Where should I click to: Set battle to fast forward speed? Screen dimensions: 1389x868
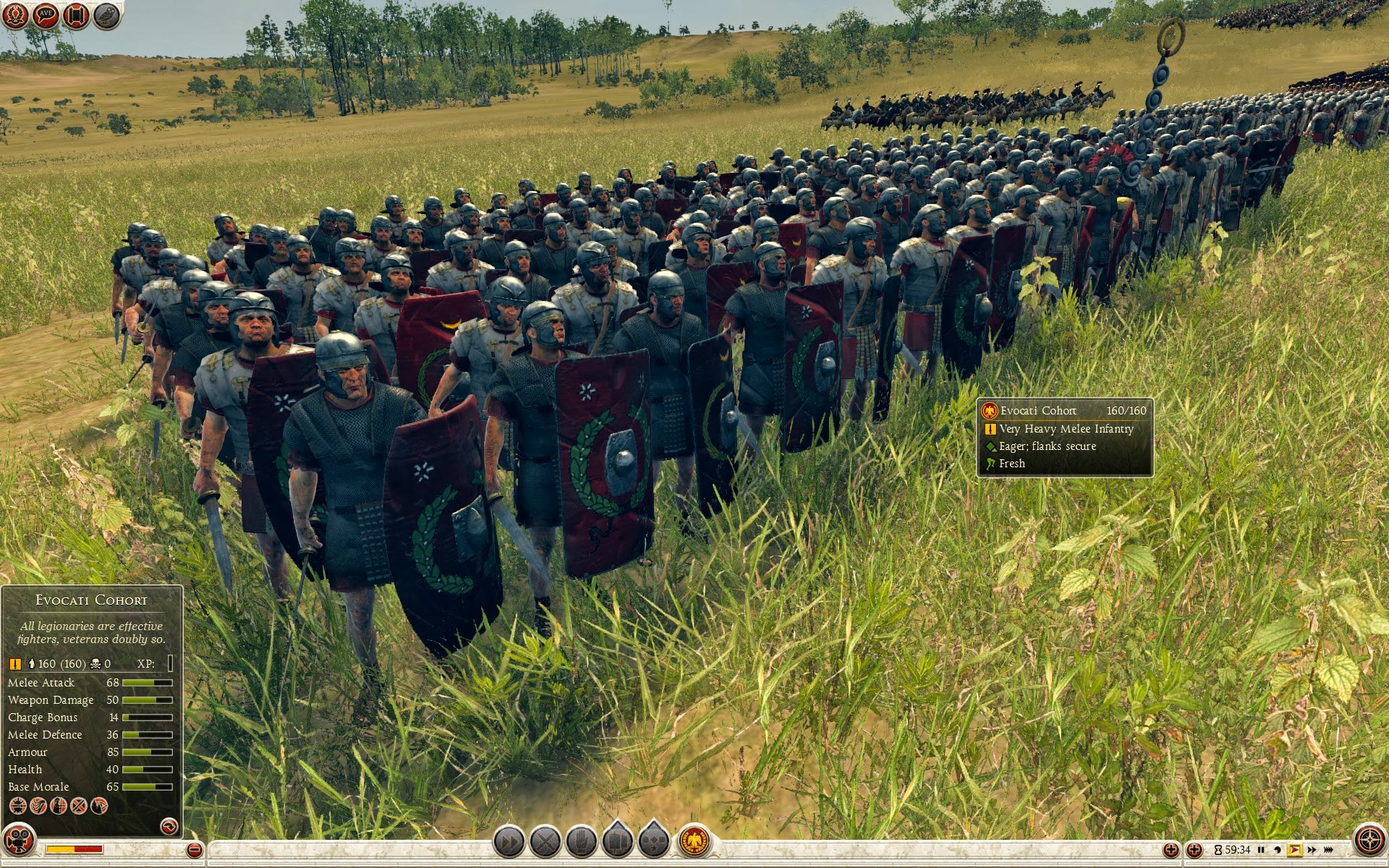point(1312,850)
